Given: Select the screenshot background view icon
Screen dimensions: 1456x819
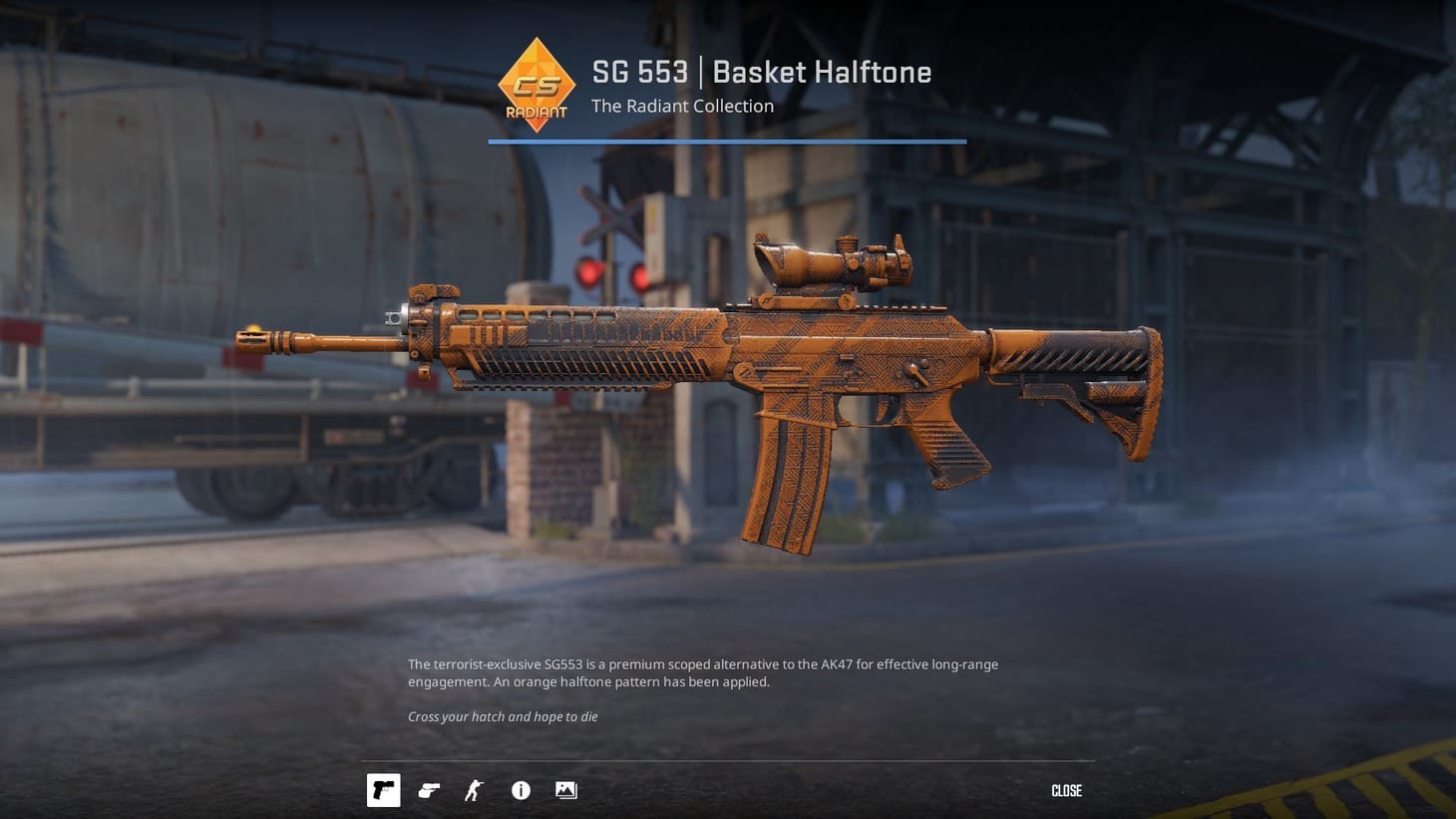Looking at the screenshot, I should point(565,790).
